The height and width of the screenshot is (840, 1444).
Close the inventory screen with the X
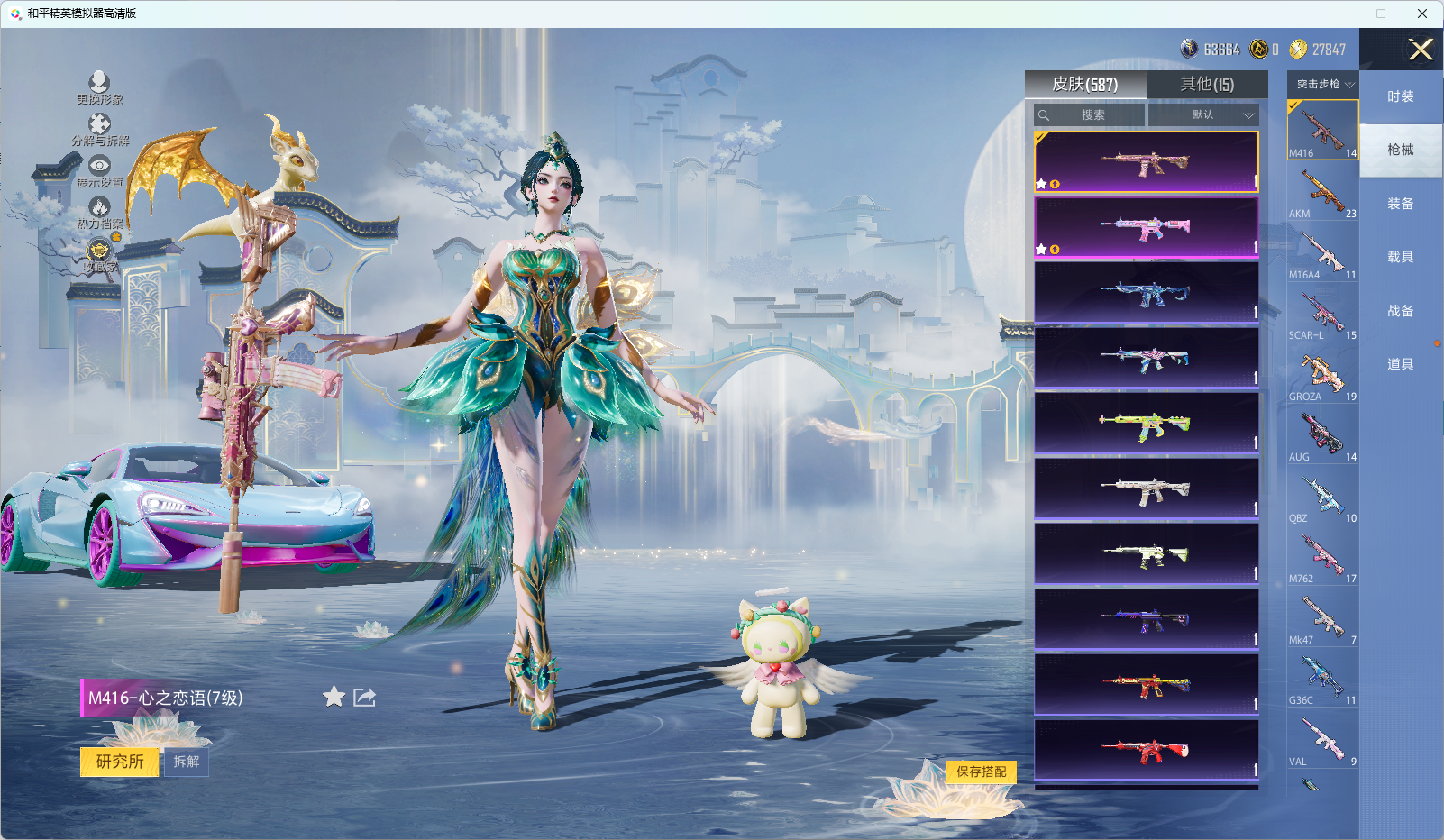click(1421, 50)
